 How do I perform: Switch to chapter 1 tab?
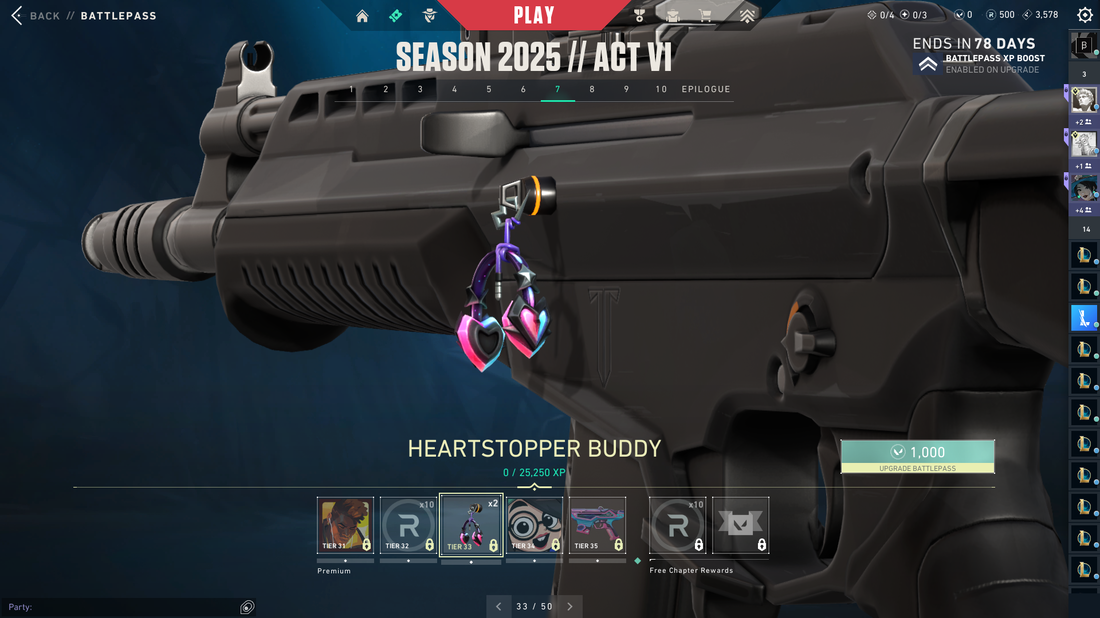pyautogui.click(x=351, y=89)
